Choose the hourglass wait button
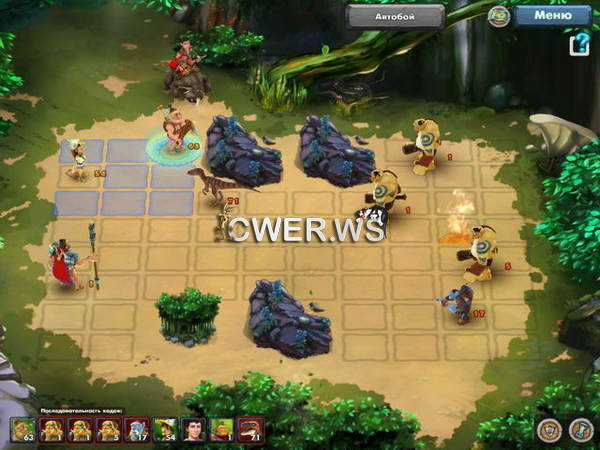 (580, 430)
